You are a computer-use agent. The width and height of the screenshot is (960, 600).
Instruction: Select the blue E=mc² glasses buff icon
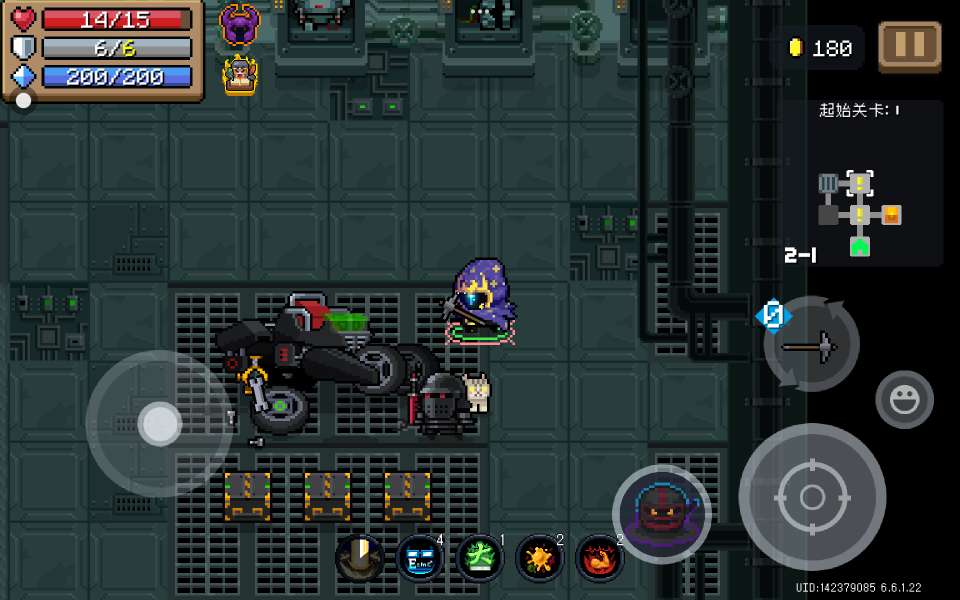[420, 557]
